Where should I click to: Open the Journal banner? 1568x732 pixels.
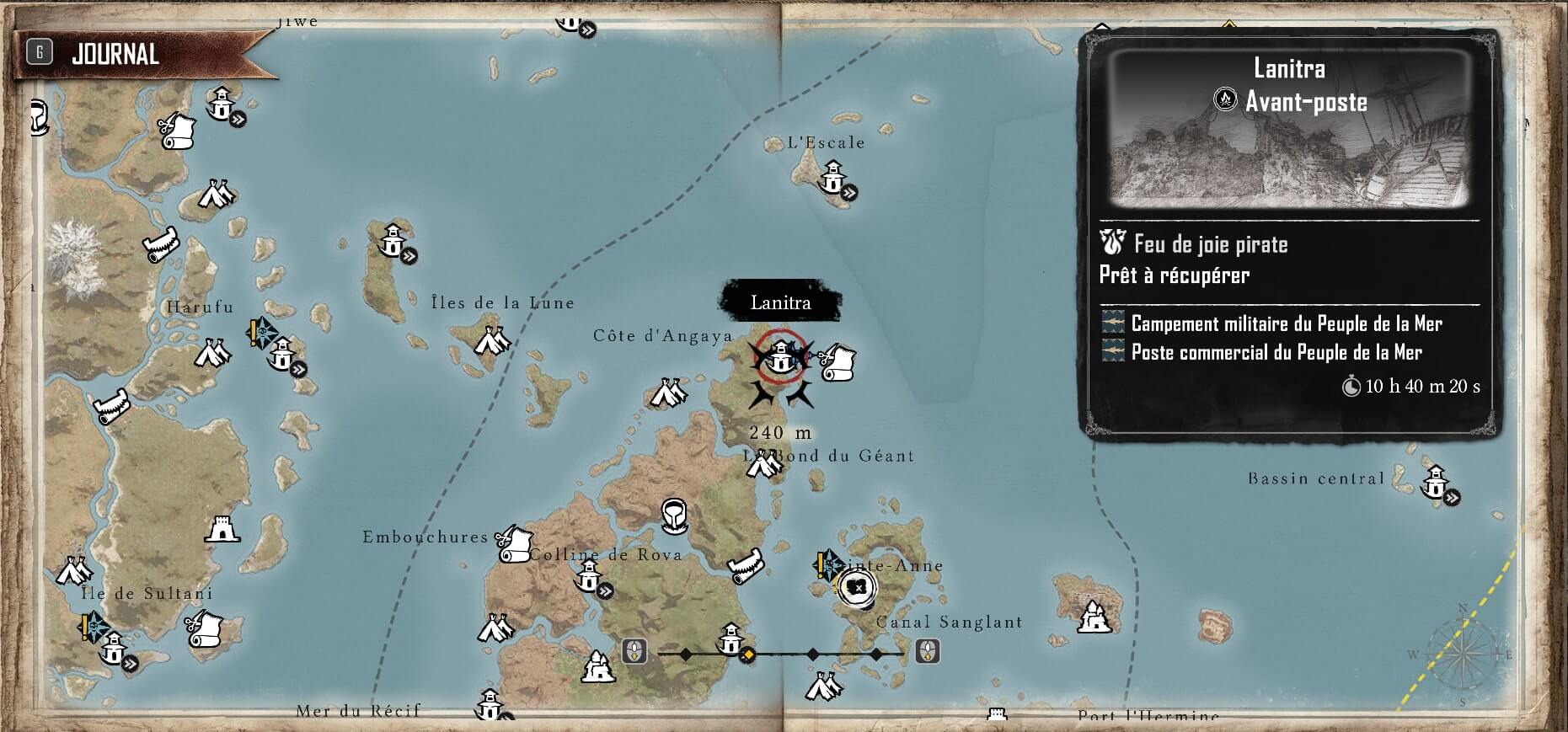tap(114, 55)
